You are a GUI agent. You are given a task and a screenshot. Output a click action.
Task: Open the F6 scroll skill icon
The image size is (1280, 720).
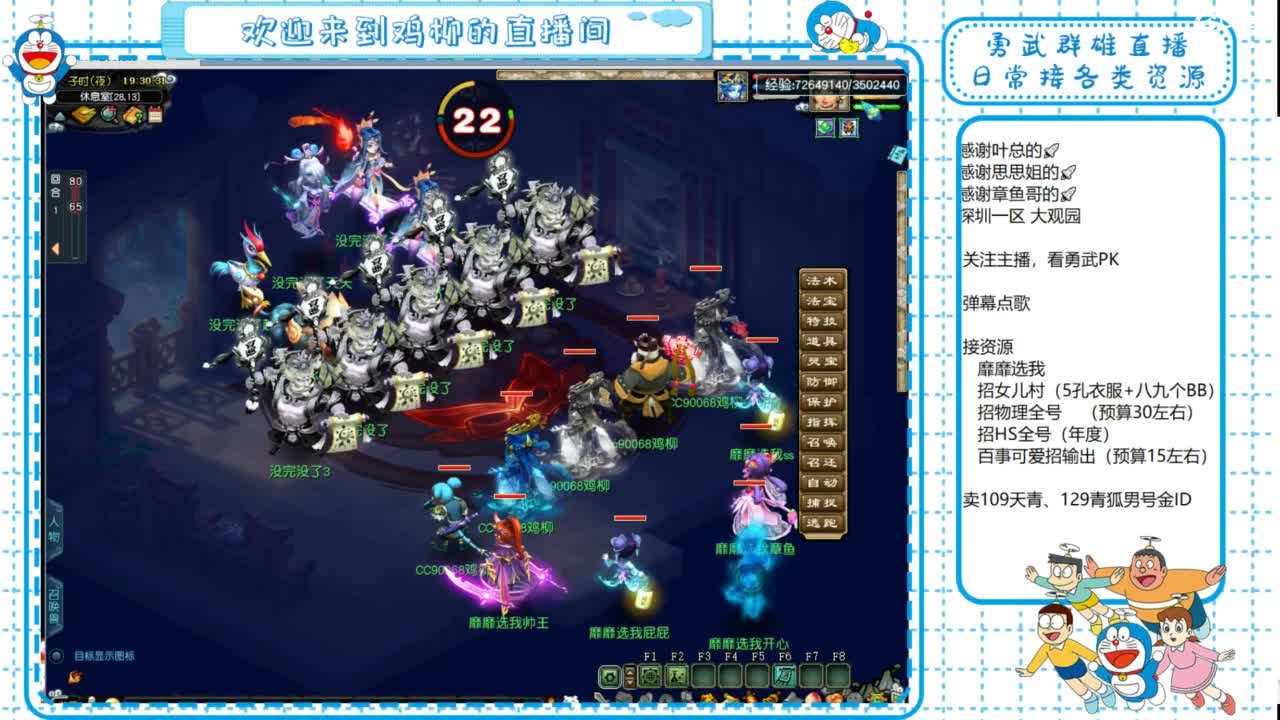[784, 677]
